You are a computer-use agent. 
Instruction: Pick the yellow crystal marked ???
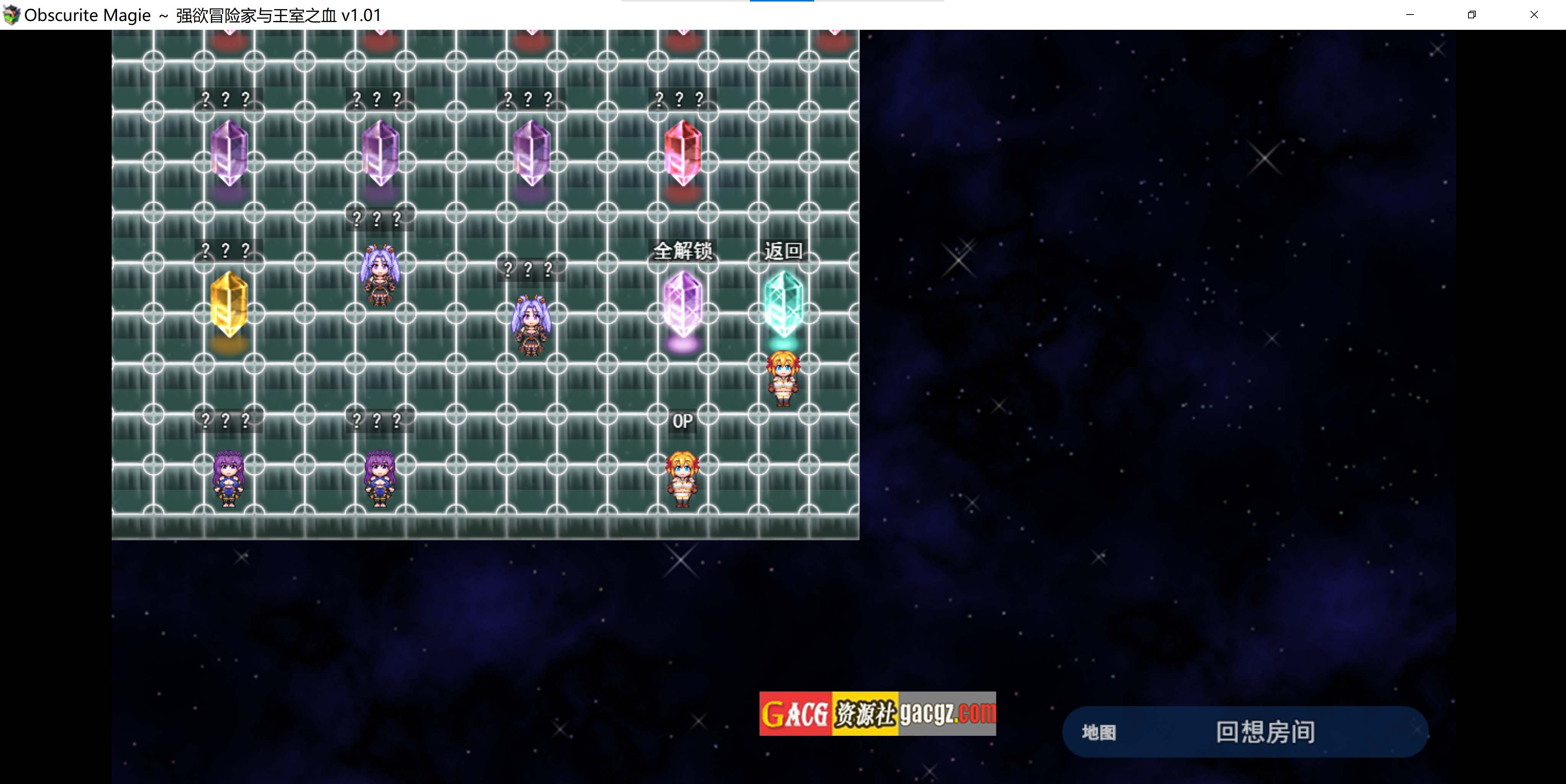click(229, 304)
